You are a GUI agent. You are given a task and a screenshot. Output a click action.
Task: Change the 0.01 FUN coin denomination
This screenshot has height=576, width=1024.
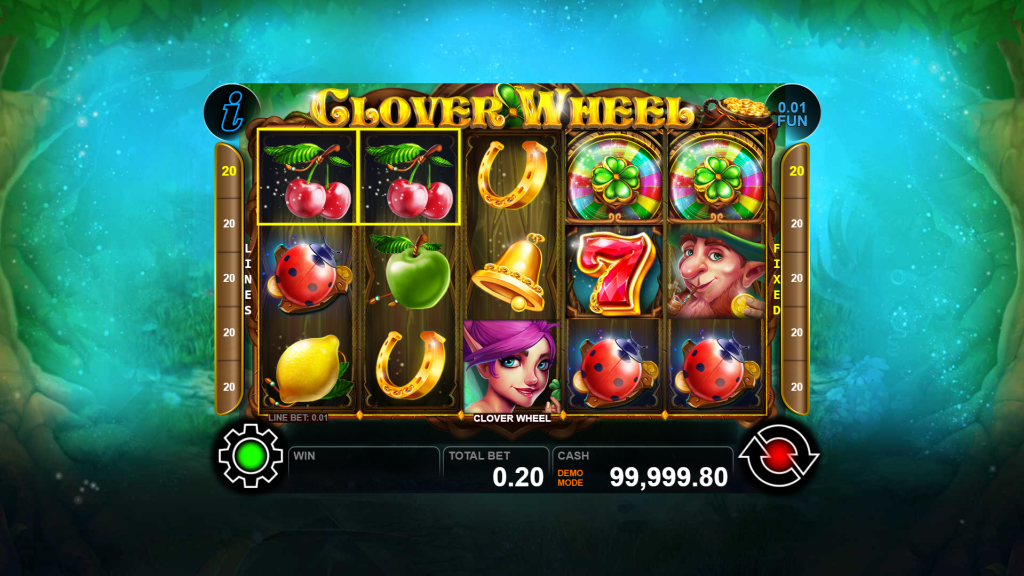[793, 113]
